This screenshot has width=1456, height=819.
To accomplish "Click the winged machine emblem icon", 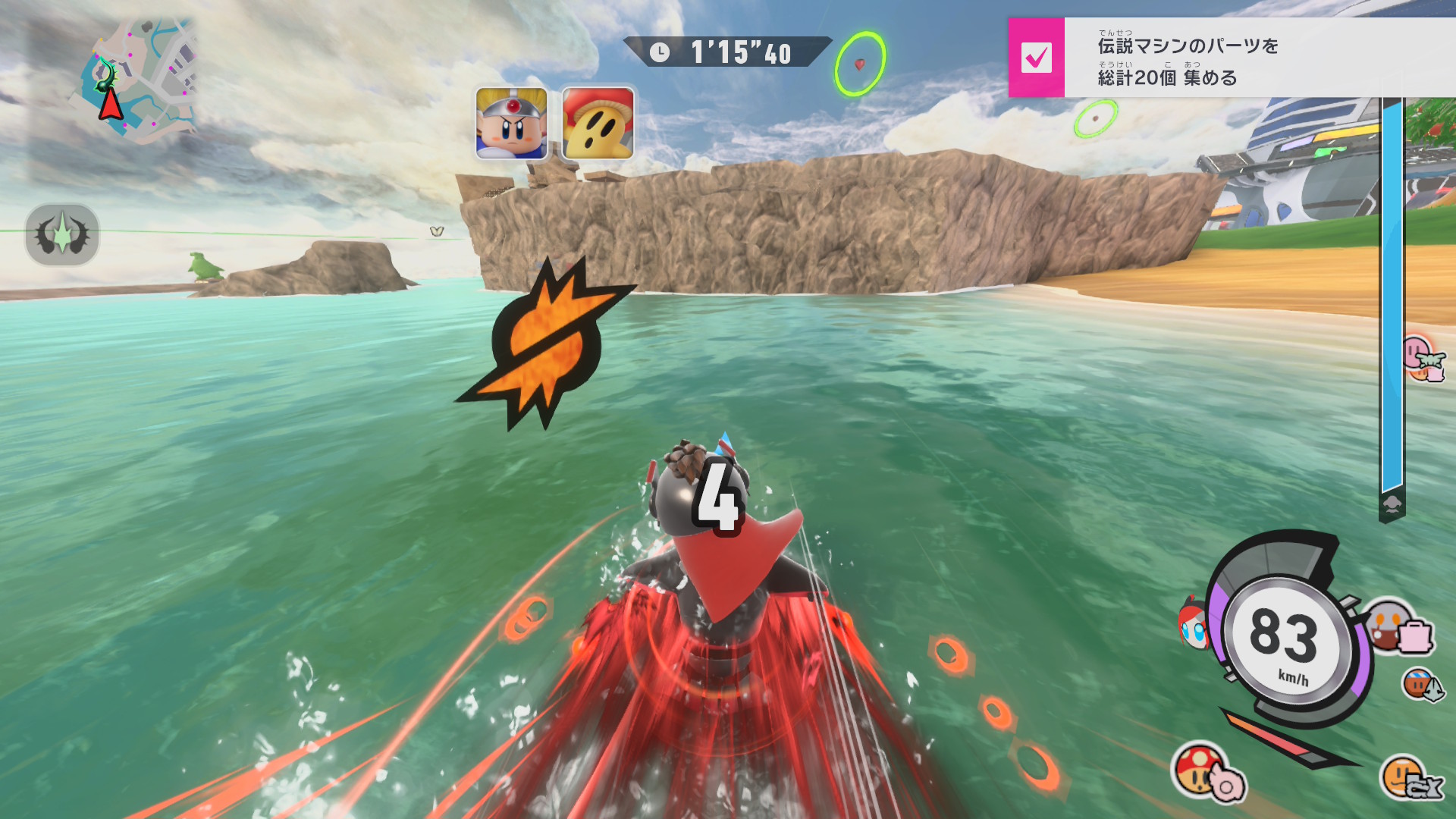I will click(62, 234).
